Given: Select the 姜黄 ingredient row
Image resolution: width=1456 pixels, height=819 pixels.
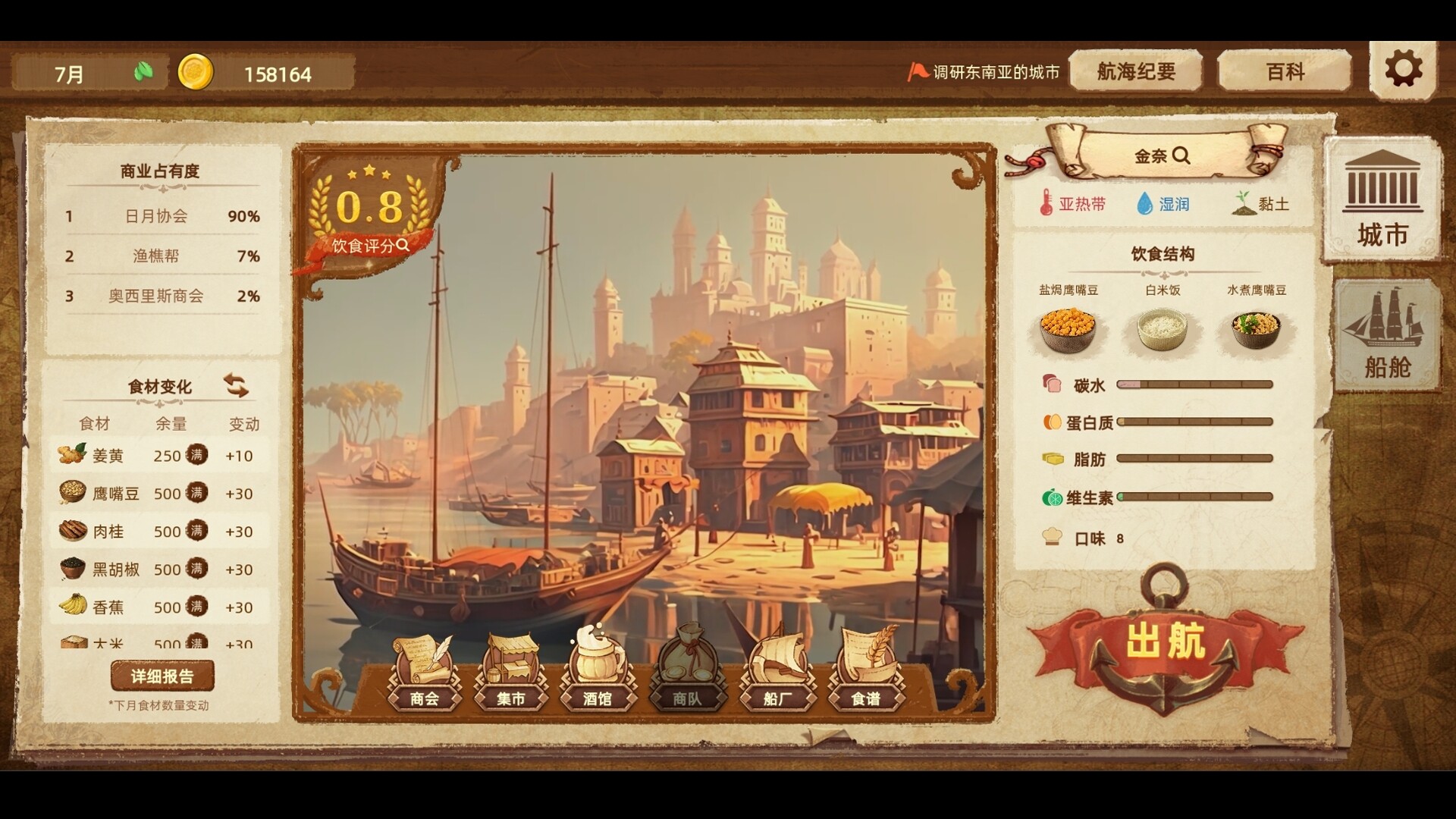Looking at the screenshot, I should [x=159, y=456].
